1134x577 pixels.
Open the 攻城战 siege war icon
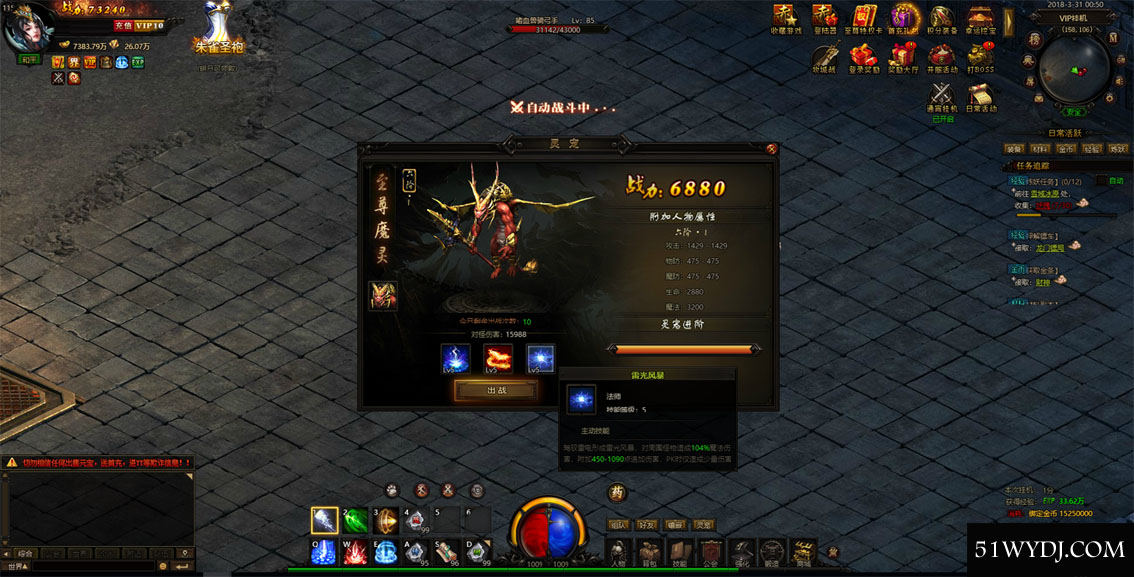pos(824,55)
